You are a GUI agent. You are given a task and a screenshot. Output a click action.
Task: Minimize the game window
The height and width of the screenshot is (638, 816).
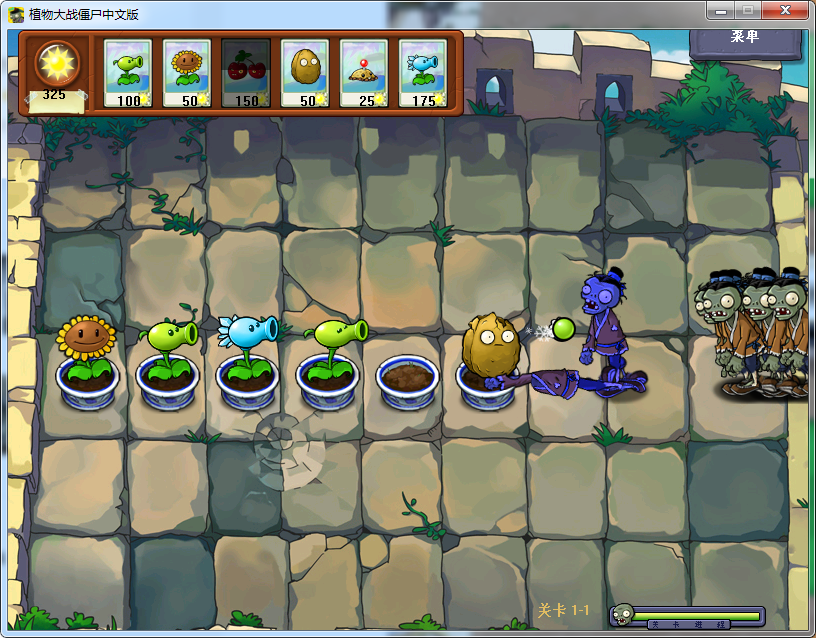point(721,10)
